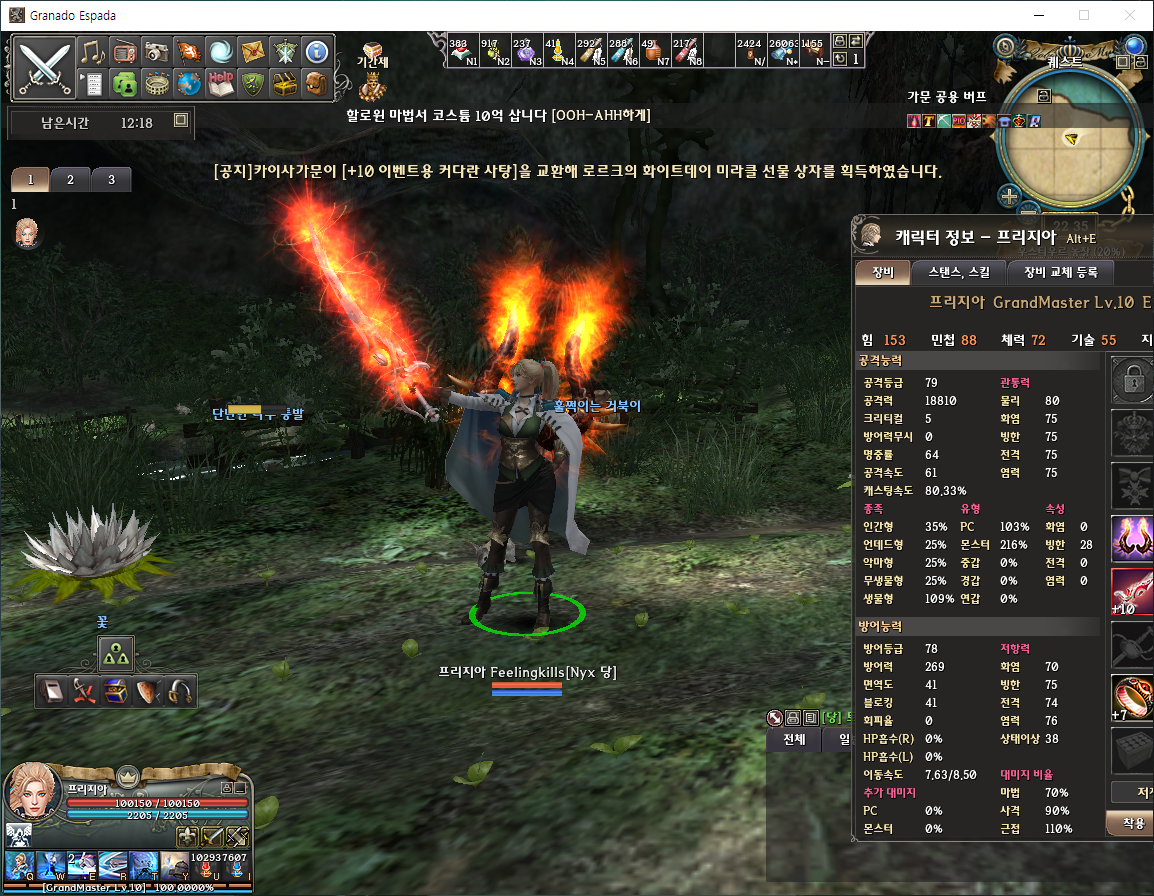Viewport: 1154px width, 896px height.
Task: Activate the skill bound to Q
Action: [20, 866]
